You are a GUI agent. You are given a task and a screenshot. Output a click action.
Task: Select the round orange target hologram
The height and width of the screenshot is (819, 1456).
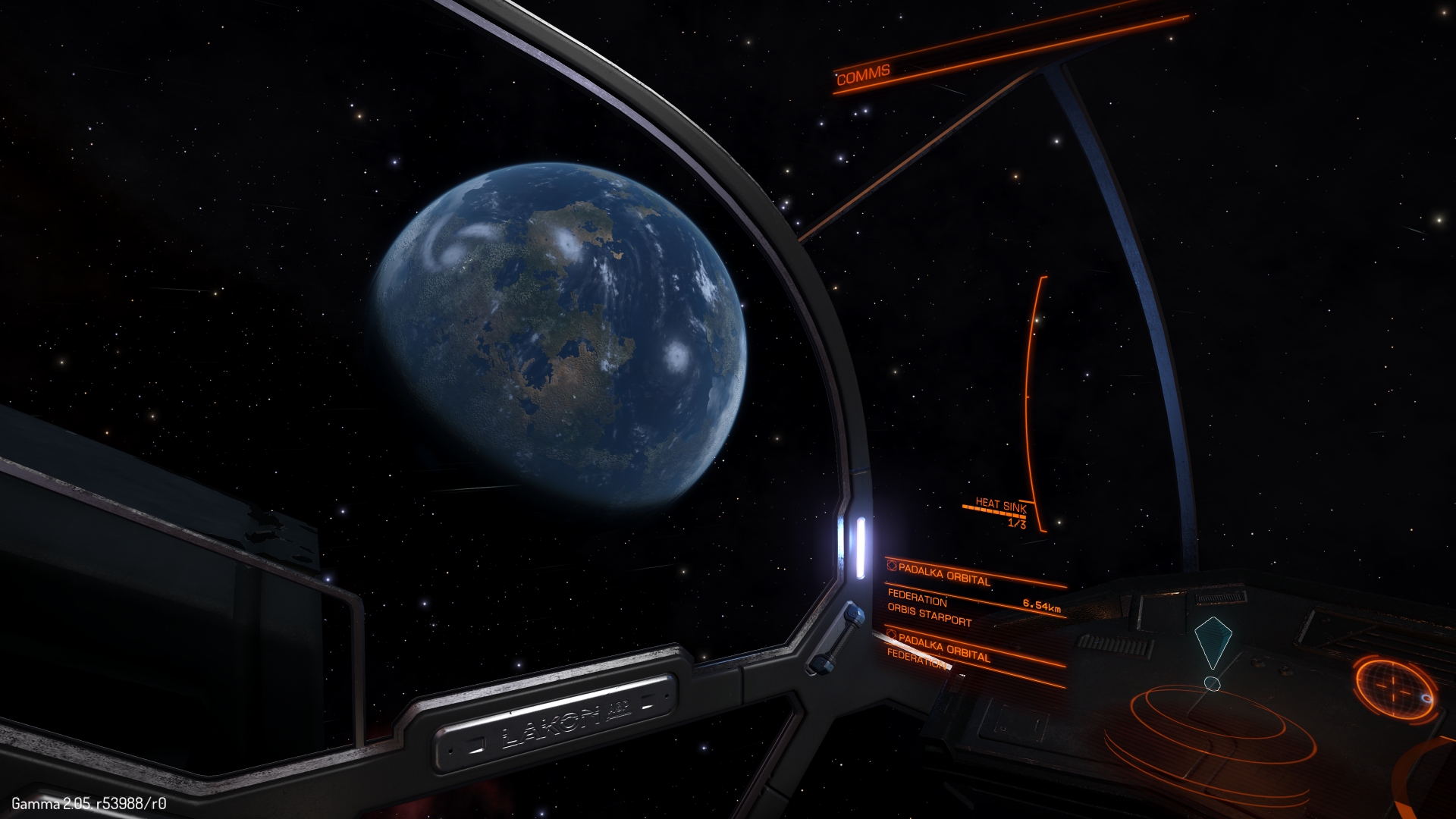click(x=1394, y=689)
